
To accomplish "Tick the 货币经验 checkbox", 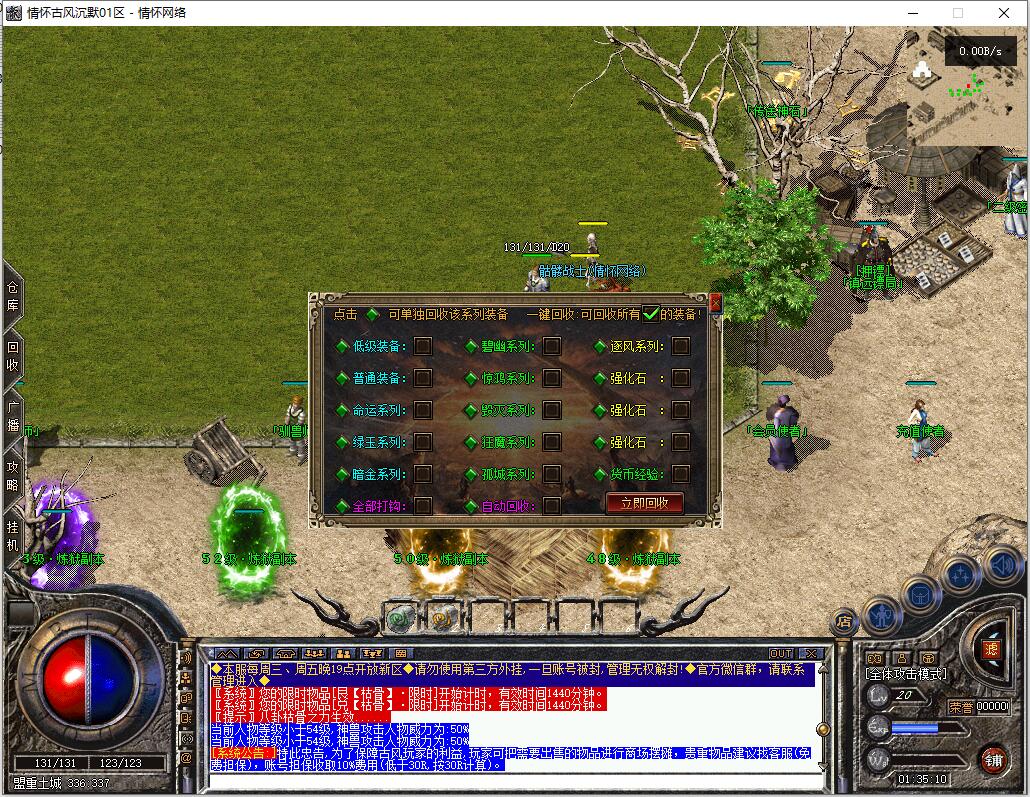I will pyautogui.click(x=680, y=474).
